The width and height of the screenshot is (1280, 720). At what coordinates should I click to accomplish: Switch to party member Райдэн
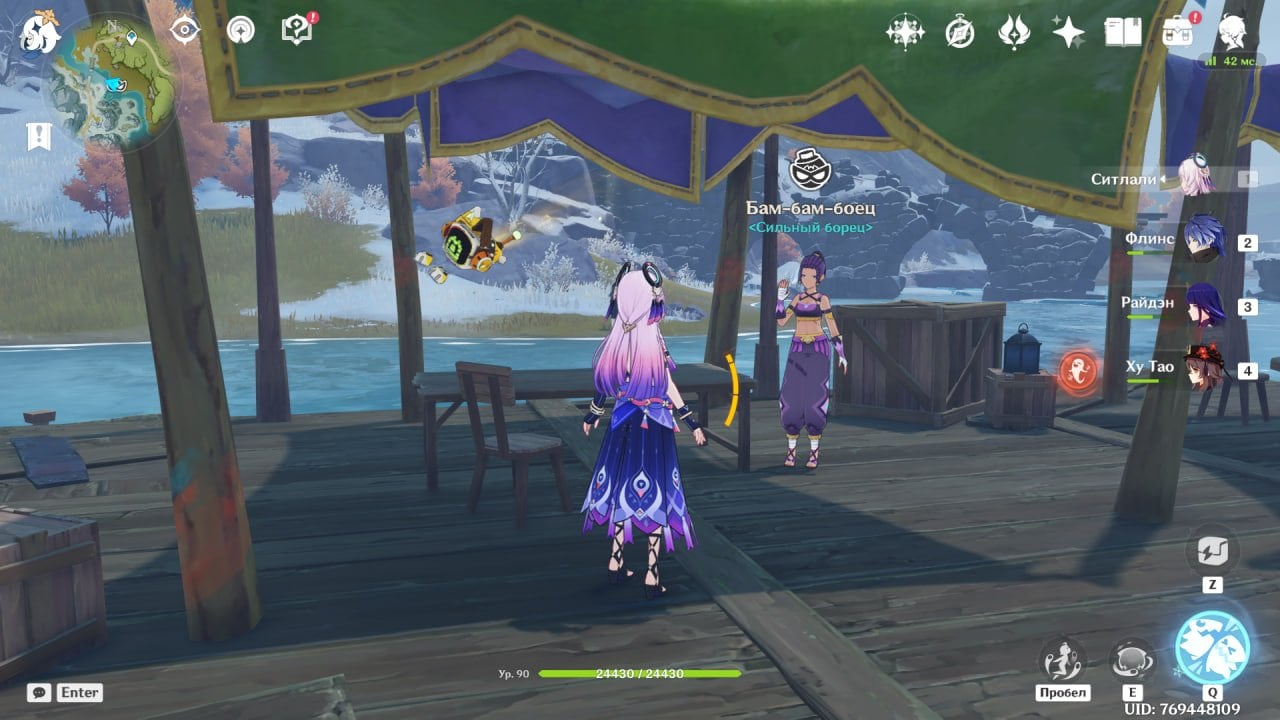click(x=1203, y=305)
